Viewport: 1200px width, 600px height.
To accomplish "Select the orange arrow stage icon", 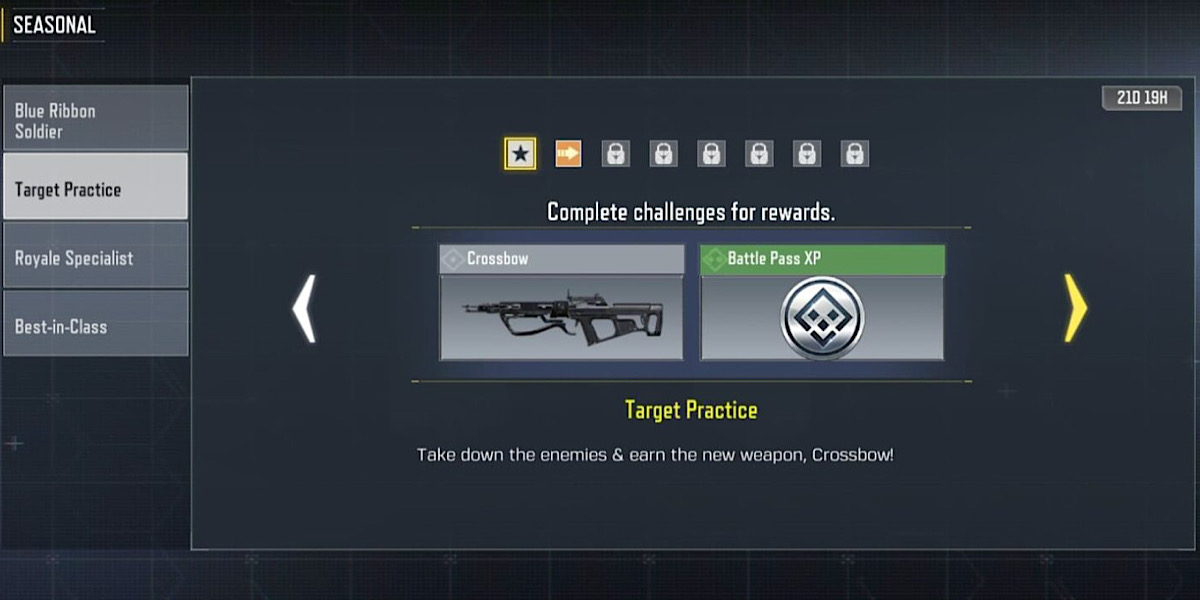I will tap(568, 154).
